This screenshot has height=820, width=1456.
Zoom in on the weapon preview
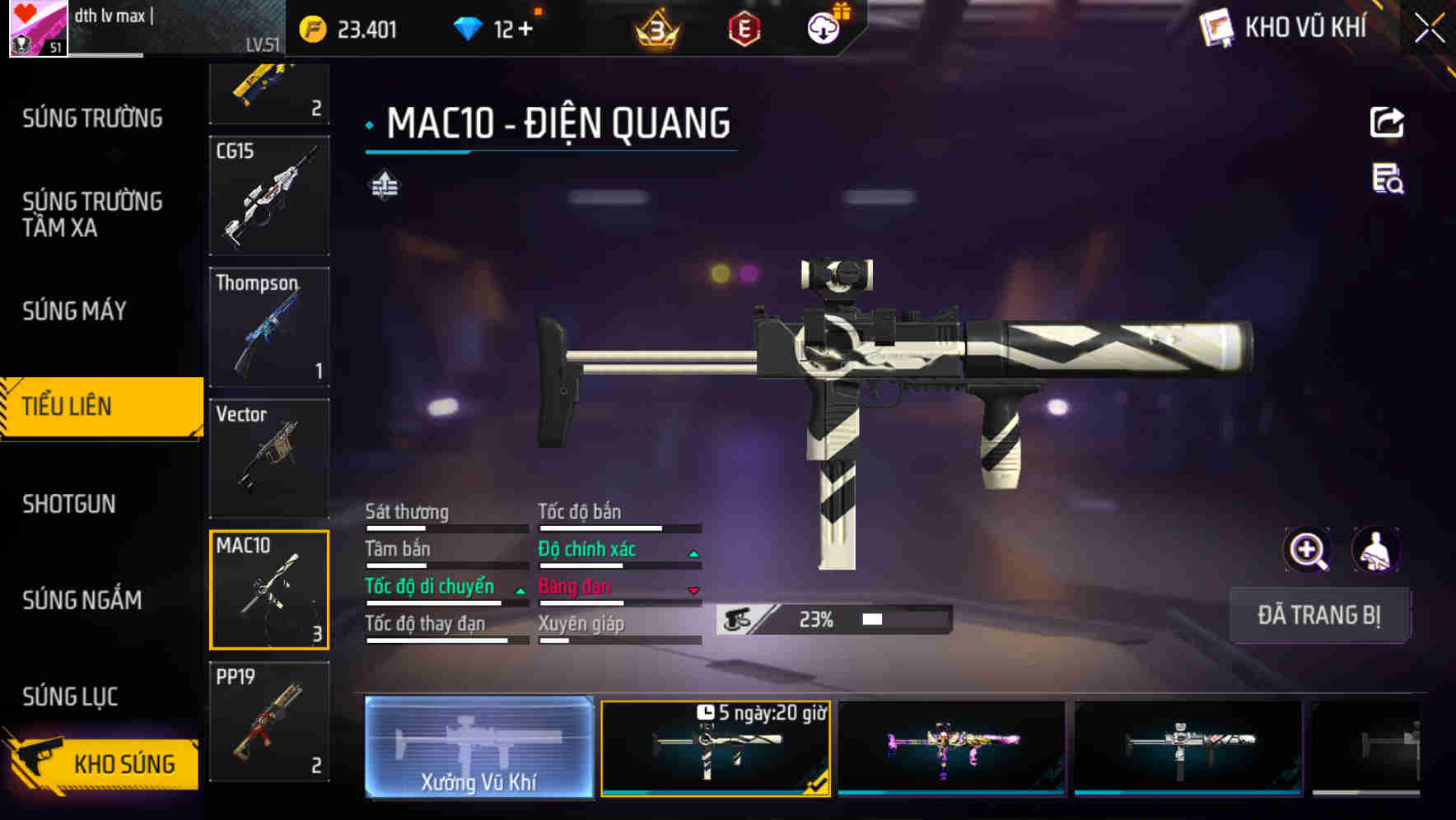click(x=1307, y=550)
